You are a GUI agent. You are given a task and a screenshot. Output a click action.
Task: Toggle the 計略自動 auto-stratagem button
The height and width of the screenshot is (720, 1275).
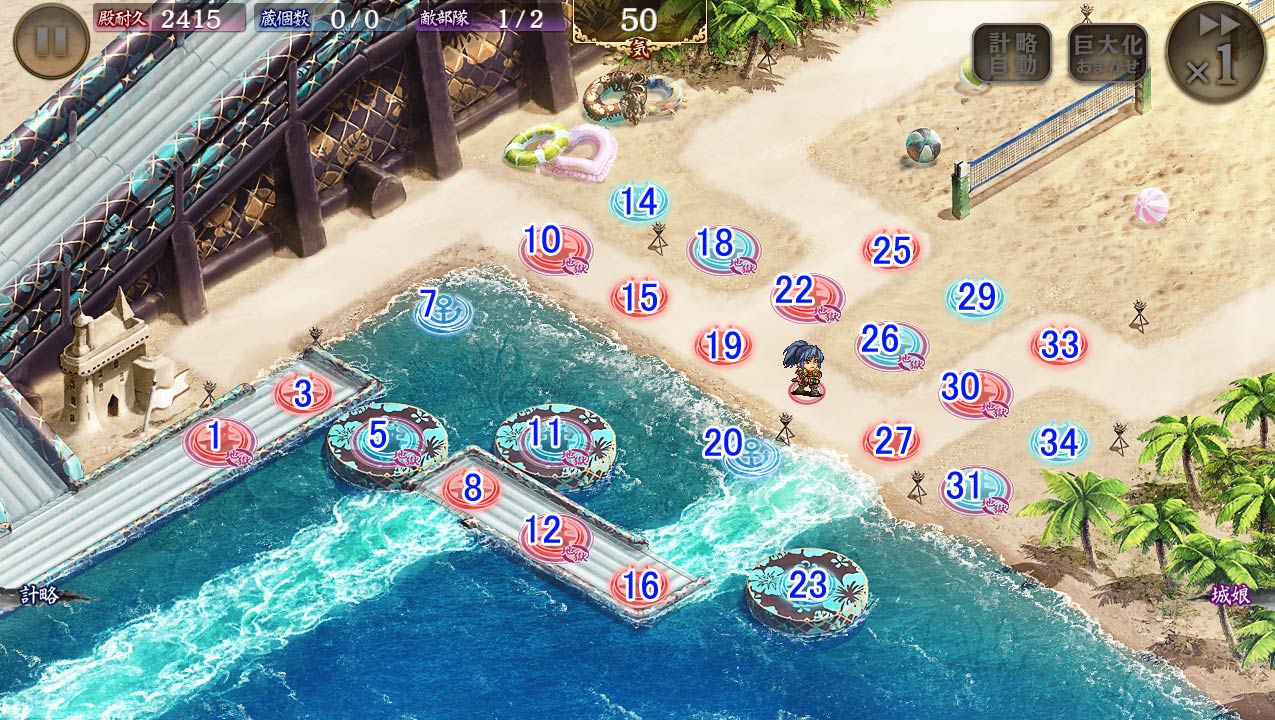point(1011,53)
